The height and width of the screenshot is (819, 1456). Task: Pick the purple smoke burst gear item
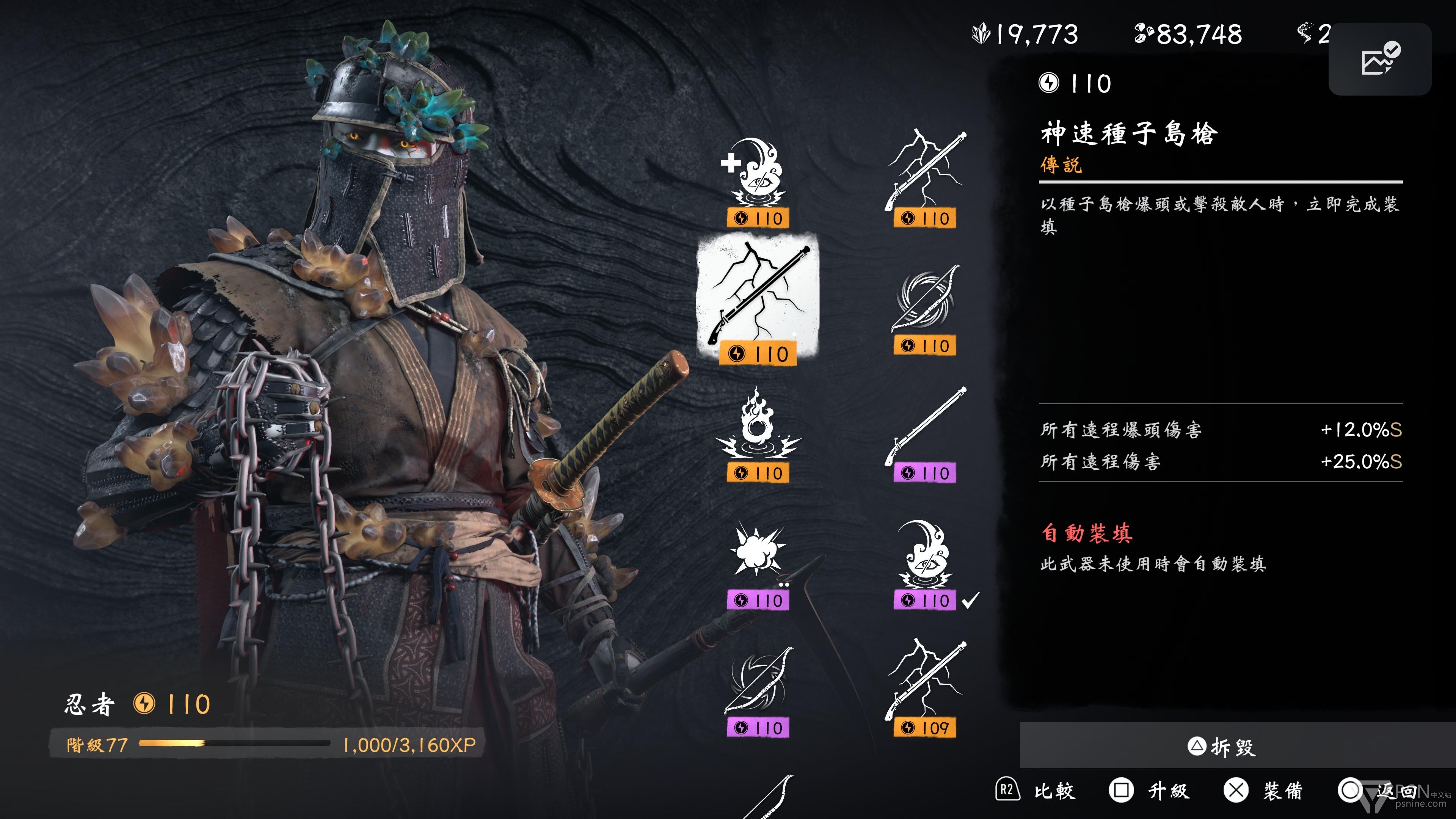(x=758, y=562)
